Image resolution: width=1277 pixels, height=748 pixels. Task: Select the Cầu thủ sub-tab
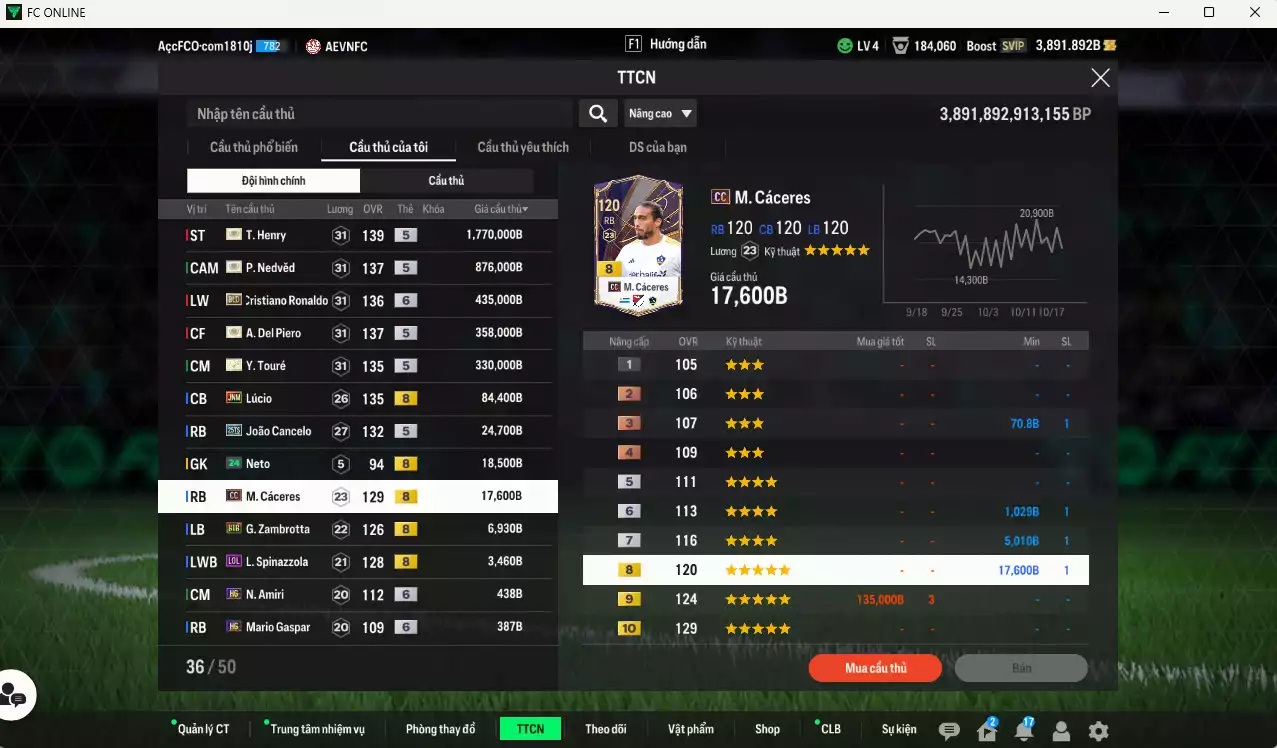tap(446, 181)
